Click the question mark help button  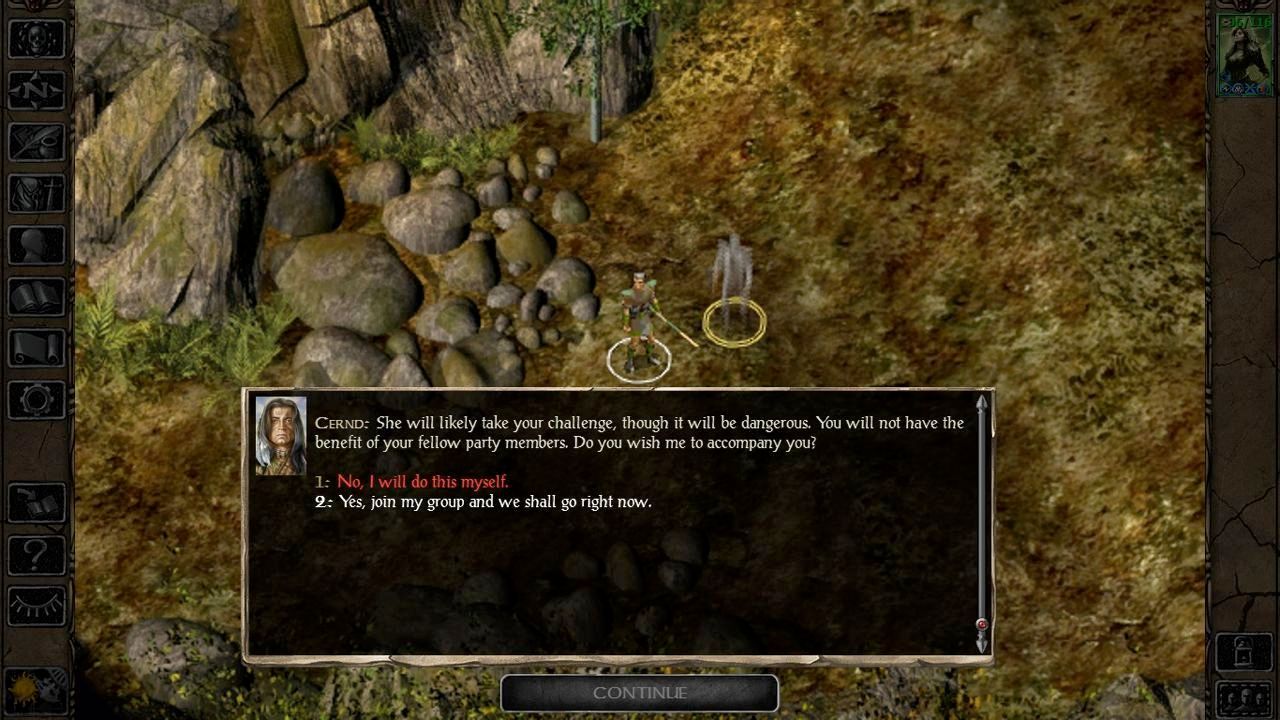[37, 554]
